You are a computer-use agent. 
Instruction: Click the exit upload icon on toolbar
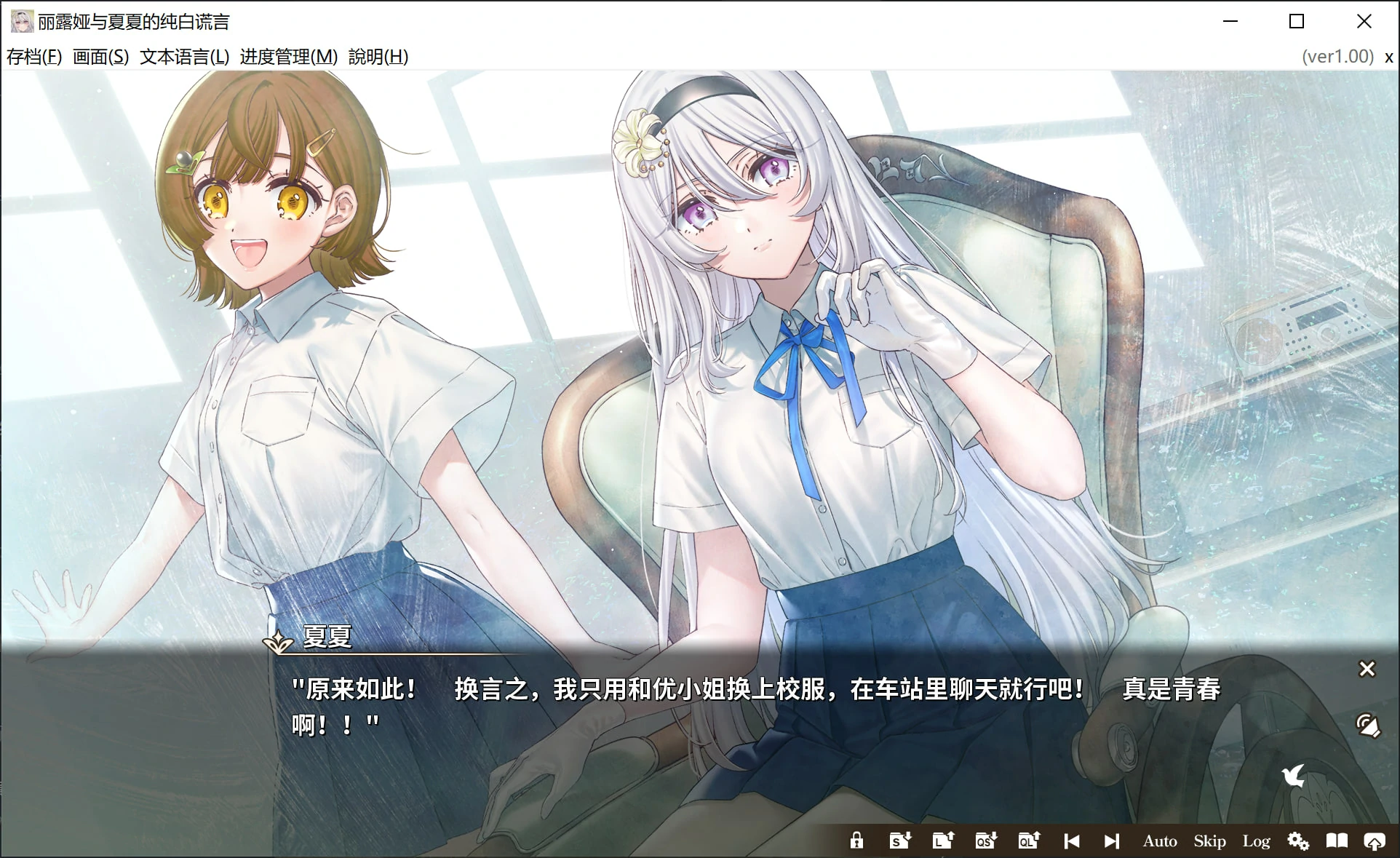[x=1375, y=841]
